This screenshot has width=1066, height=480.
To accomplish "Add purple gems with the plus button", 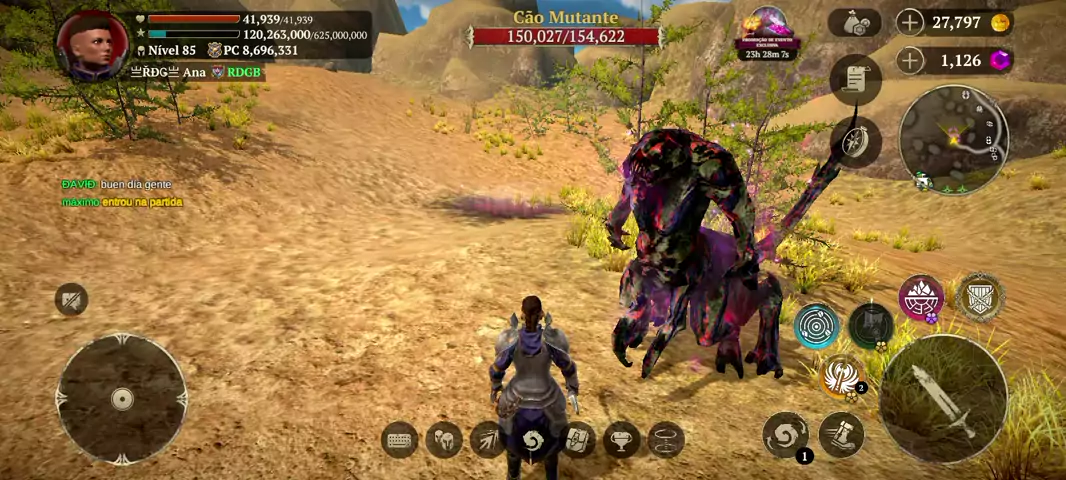I will point(910,61).
